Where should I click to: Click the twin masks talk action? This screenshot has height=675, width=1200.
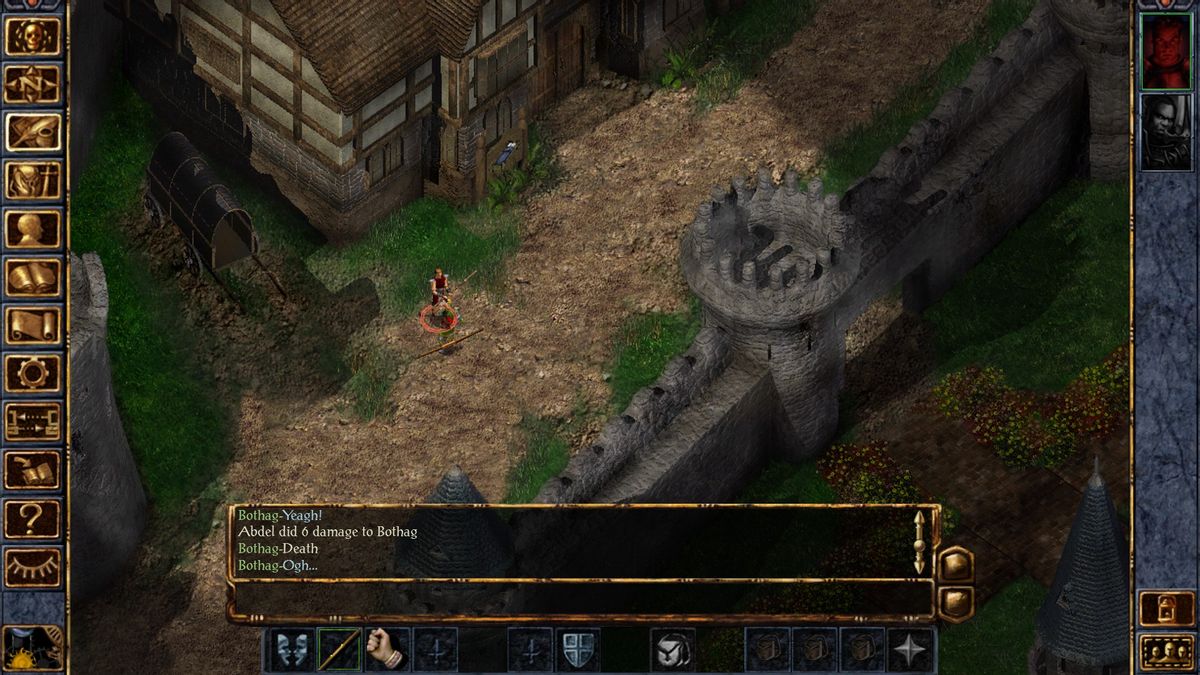(x=291, y=649)
